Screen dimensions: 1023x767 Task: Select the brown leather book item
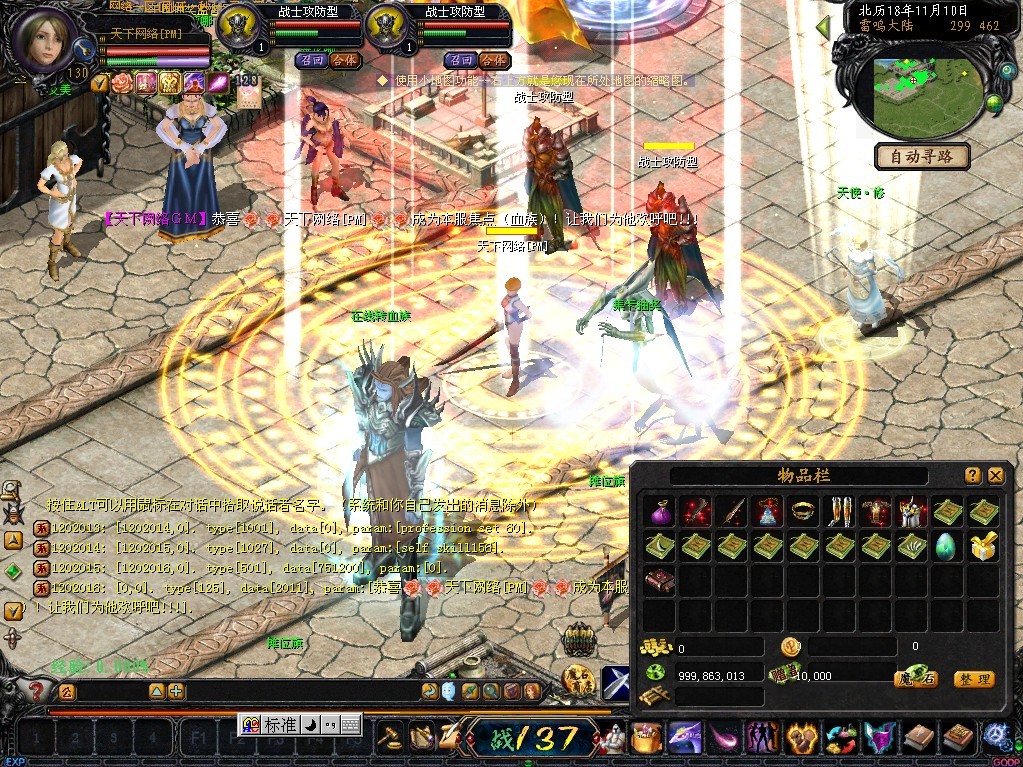(x=658, y=581)
